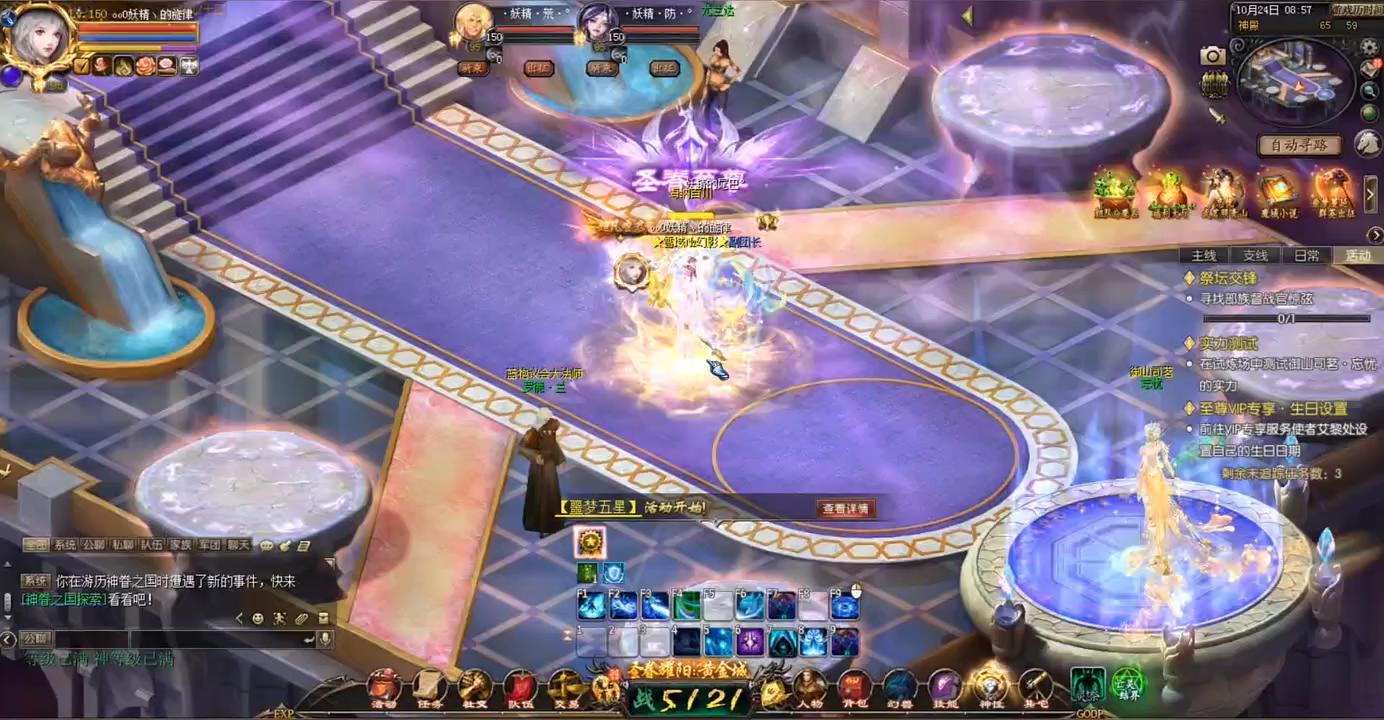Open the 交易 trade menu
The image size is (1384, 720).
pyautogui.click(x=565, y=686)
